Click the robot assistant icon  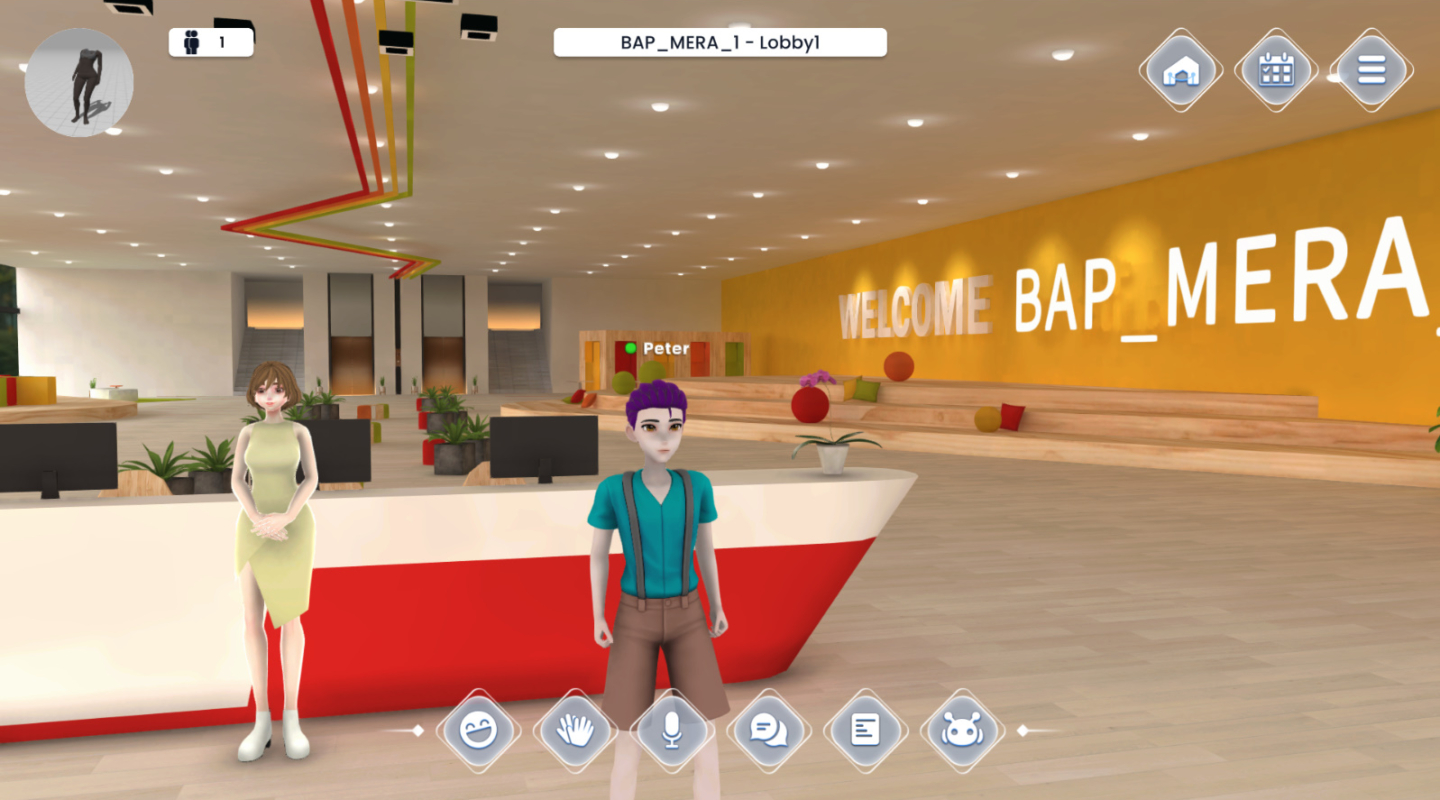962,731
